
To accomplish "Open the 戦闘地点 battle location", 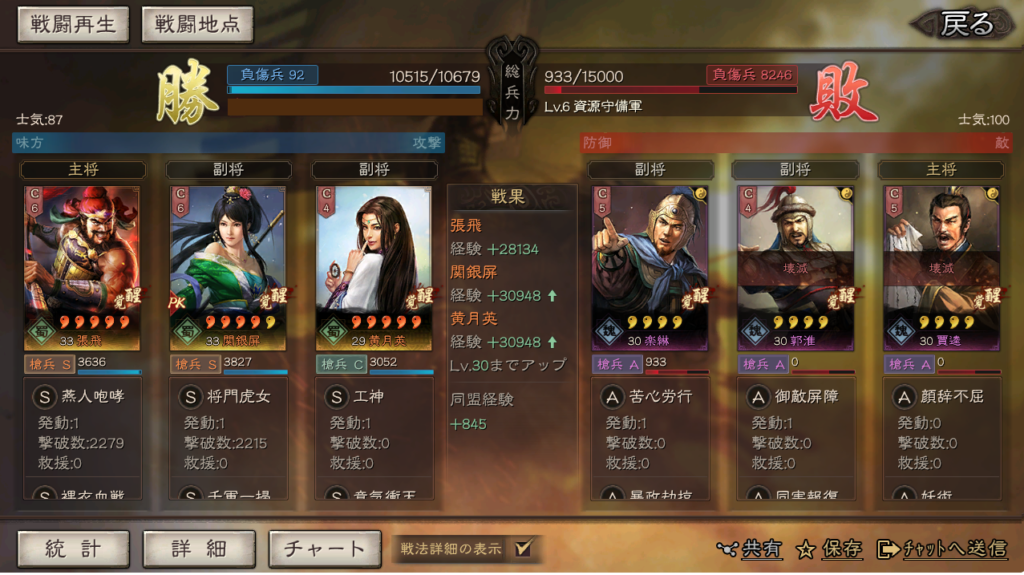I will click(197, 25).
